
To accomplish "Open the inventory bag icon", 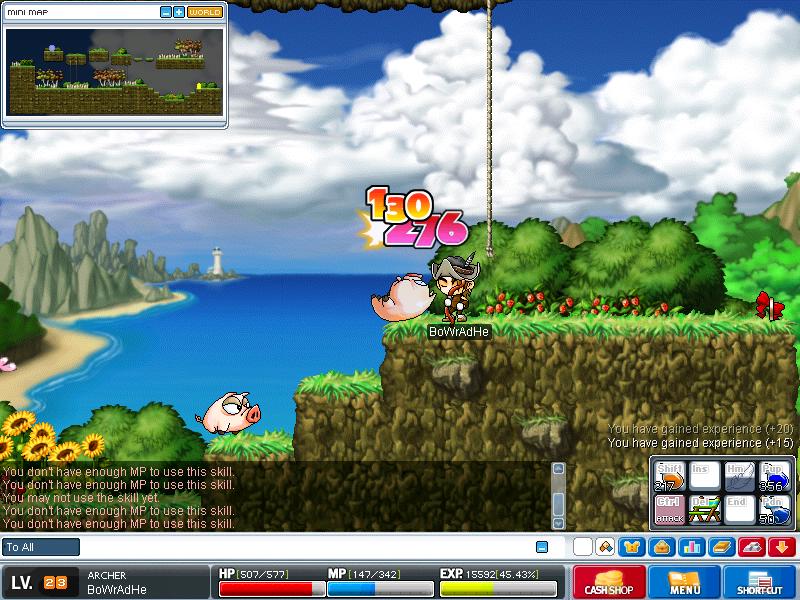I will click(x=660, y=547).
